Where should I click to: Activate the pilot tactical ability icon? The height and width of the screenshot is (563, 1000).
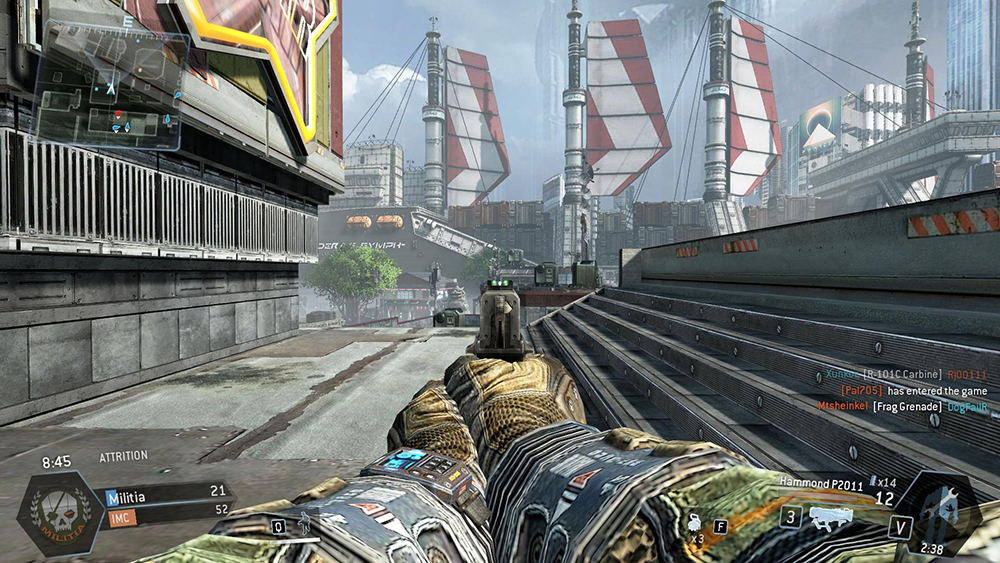tap(304, 523)
